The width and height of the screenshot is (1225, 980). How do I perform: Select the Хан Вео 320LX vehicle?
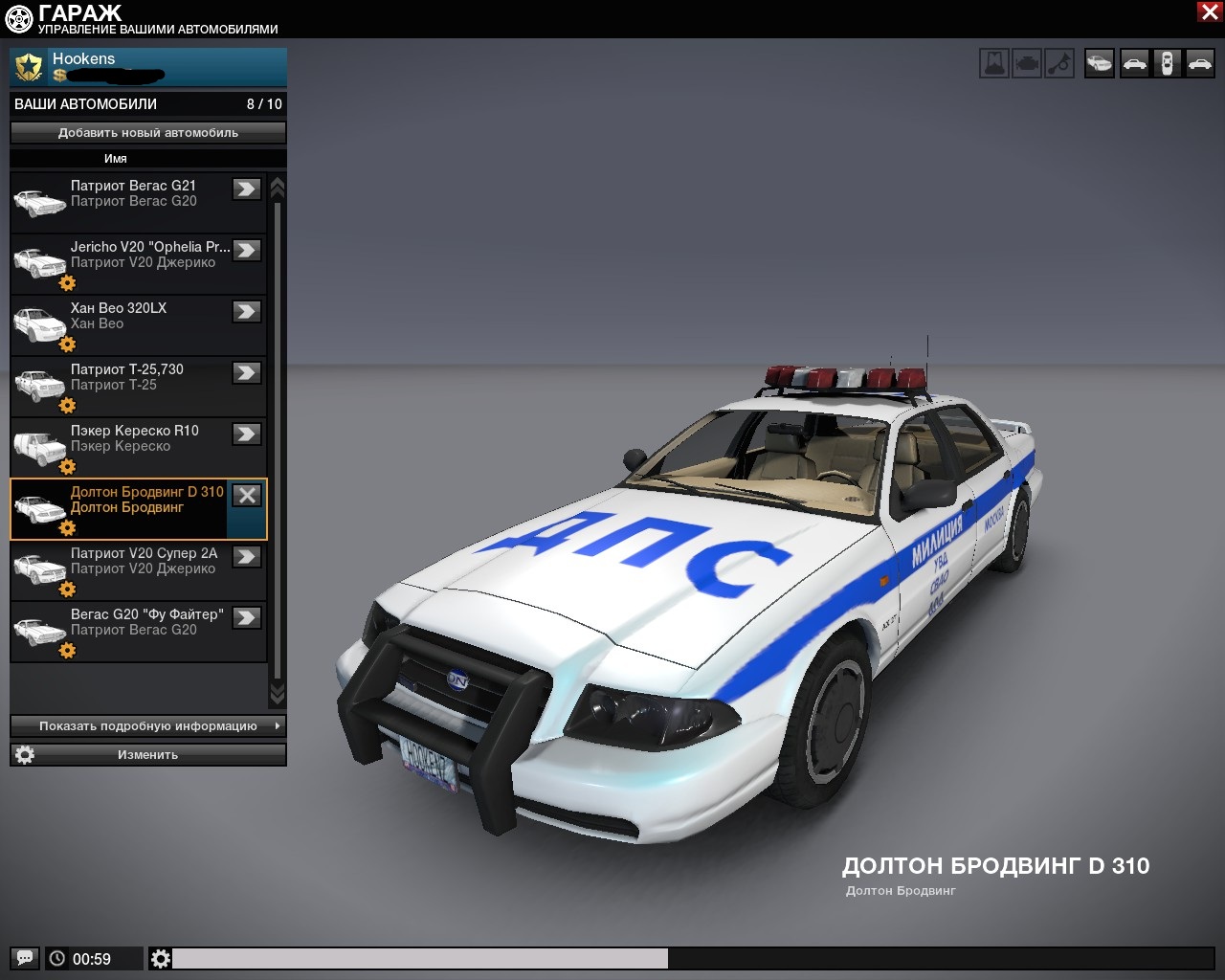(x=134, y=323)
